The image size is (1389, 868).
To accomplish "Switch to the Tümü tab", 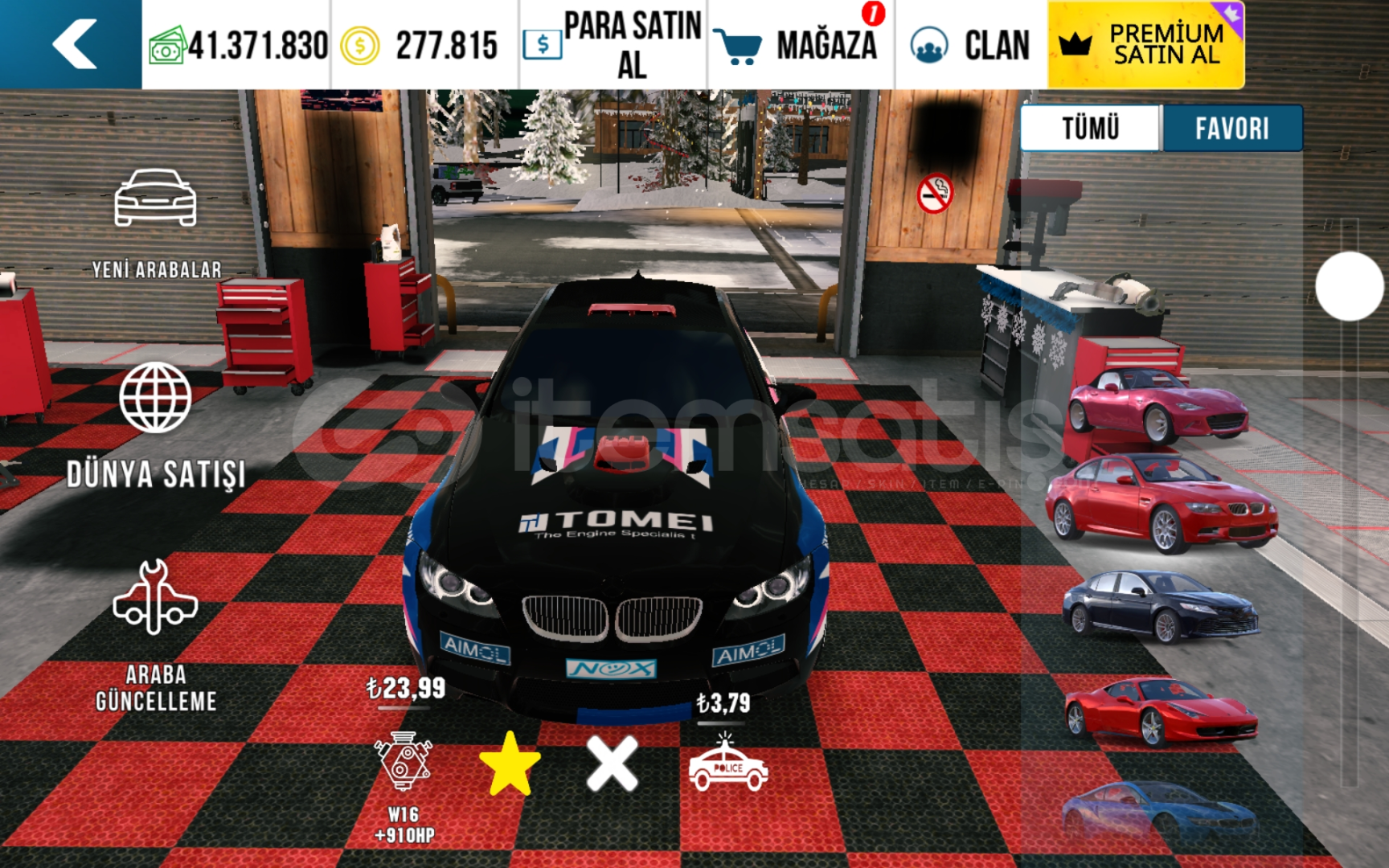I will [x=1090, y=128].
